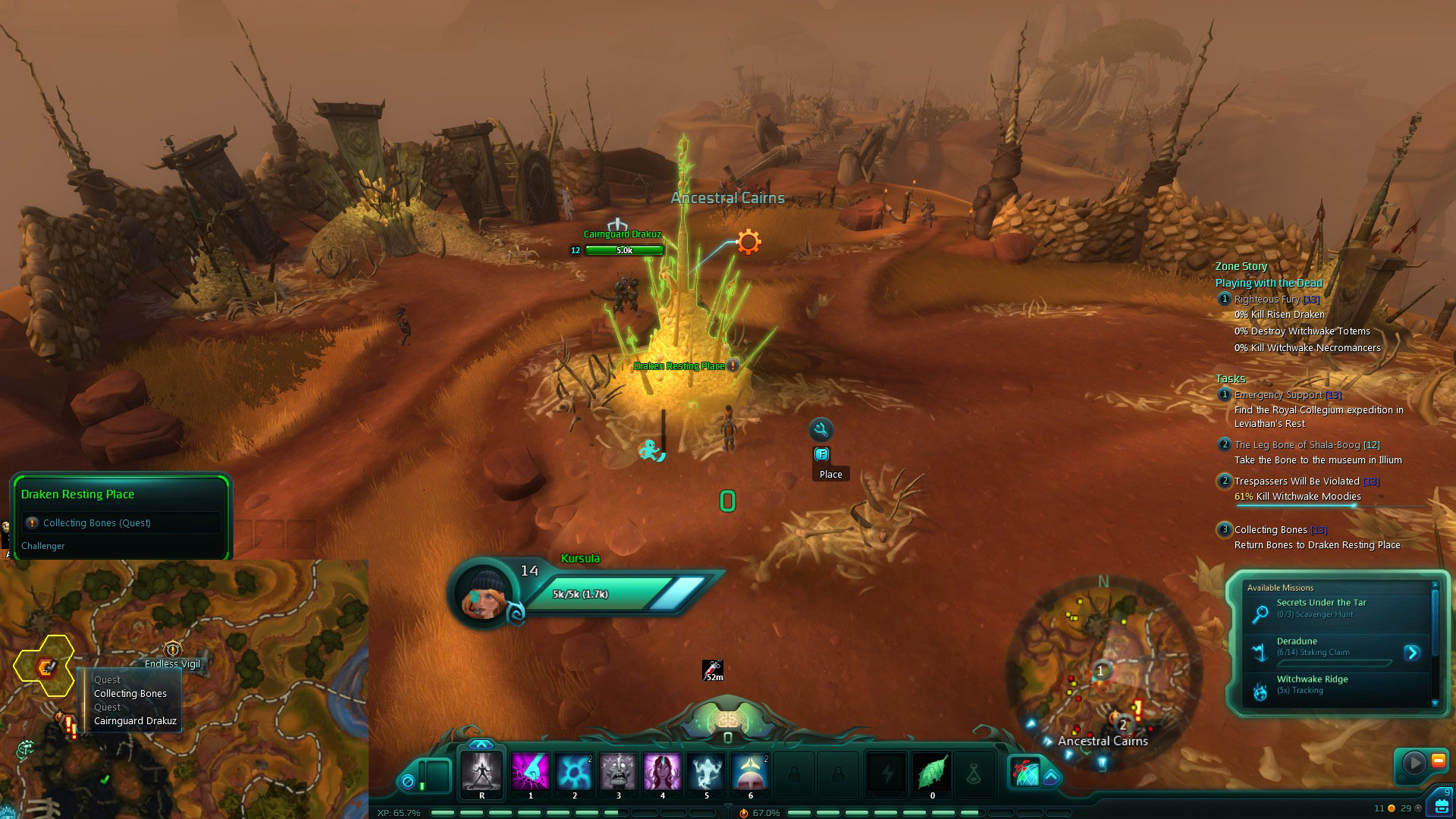Open the inventory bag icon
The image size is (1456, 819).
[x=1440, y=804]
